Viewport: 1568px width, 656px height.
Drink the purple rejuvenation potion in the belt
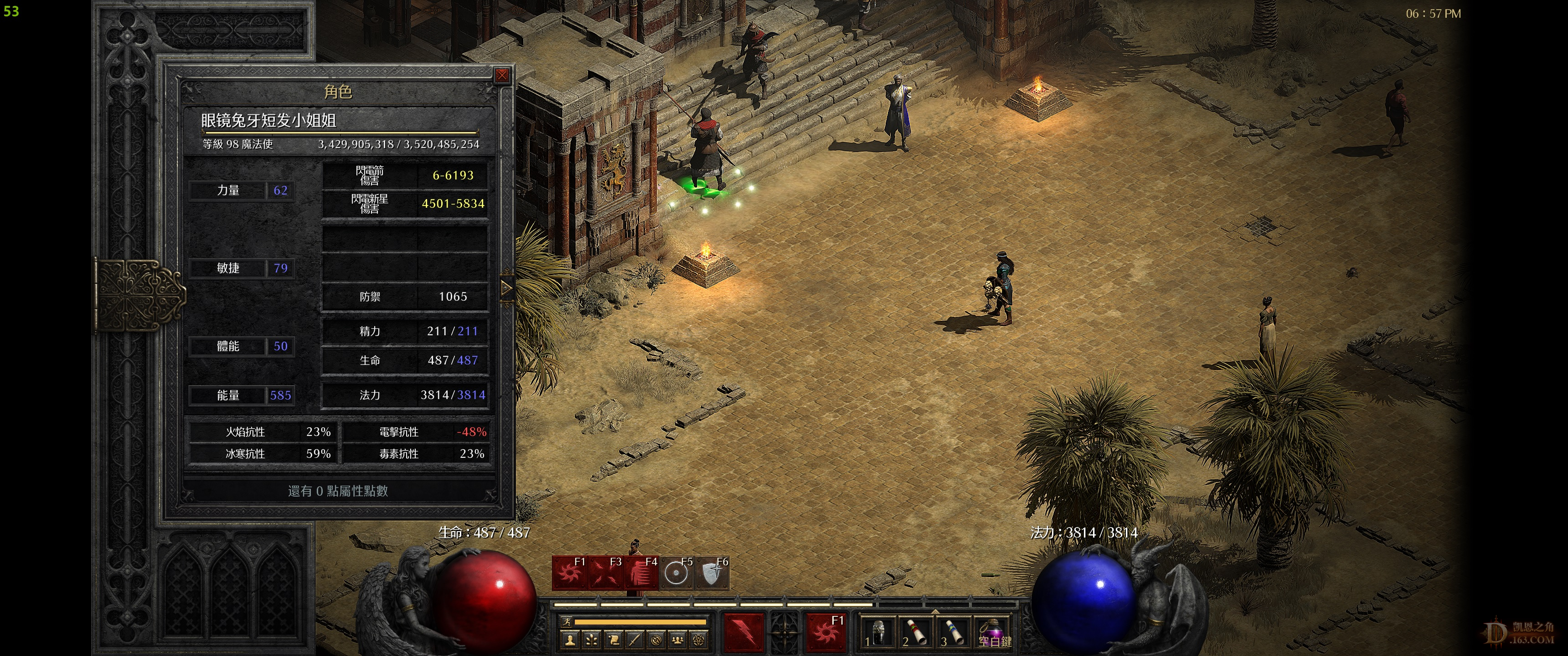[992, 633]
